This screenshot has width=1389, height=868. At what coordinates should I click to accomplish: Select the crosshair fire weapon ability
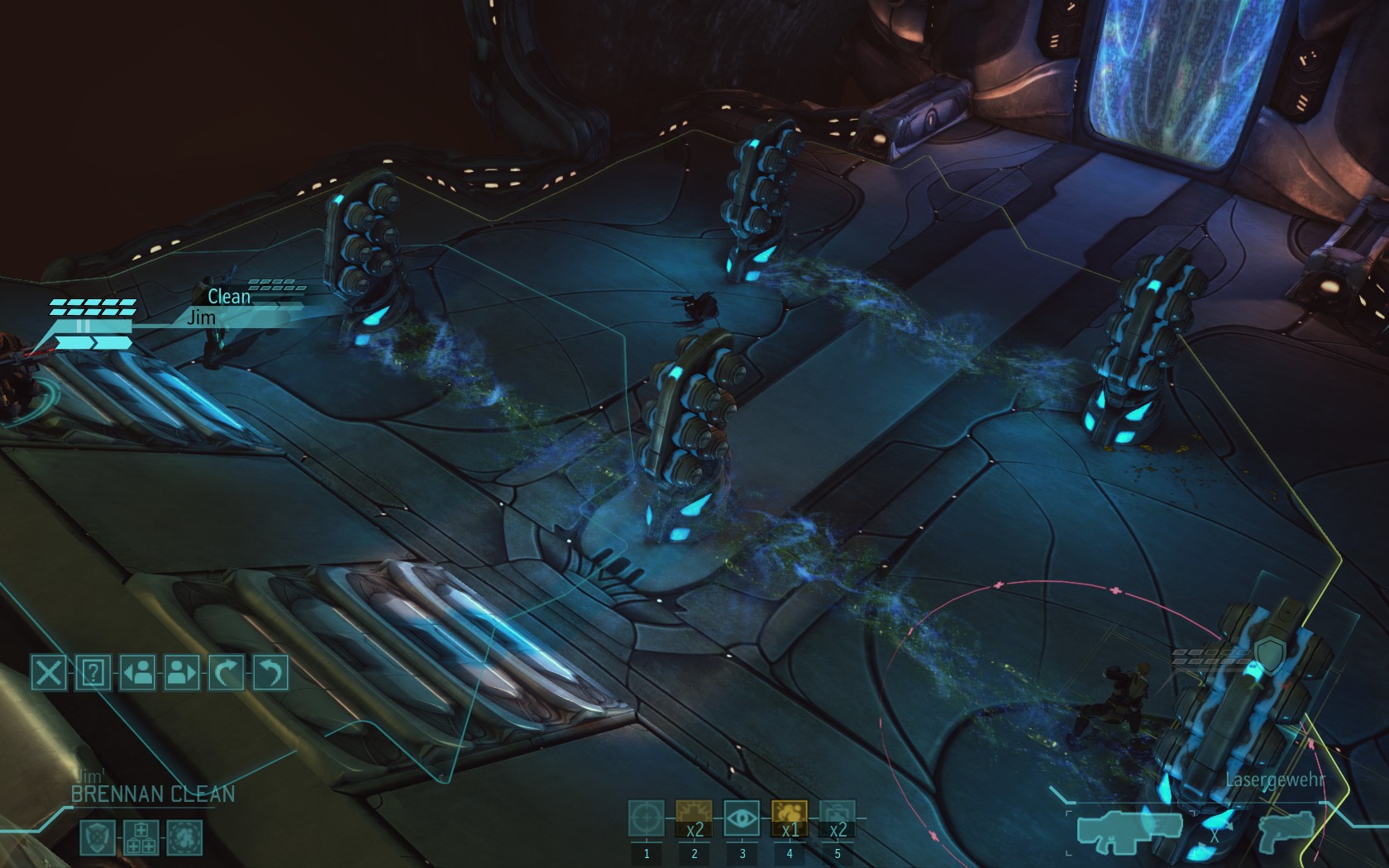[647, 819]
